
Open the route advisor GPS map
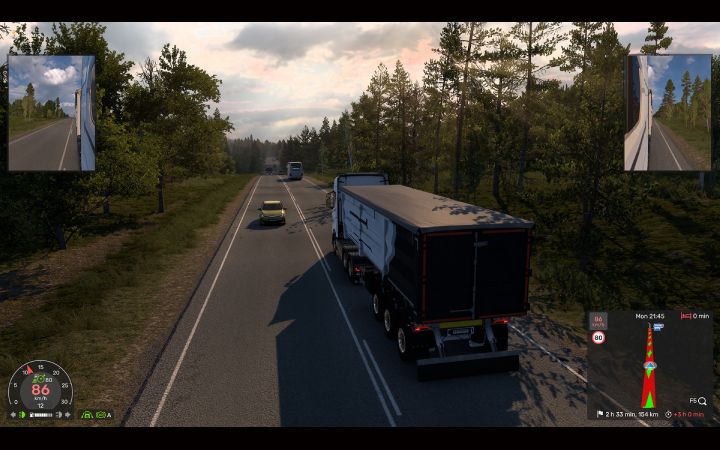click(x=649, y=365)
